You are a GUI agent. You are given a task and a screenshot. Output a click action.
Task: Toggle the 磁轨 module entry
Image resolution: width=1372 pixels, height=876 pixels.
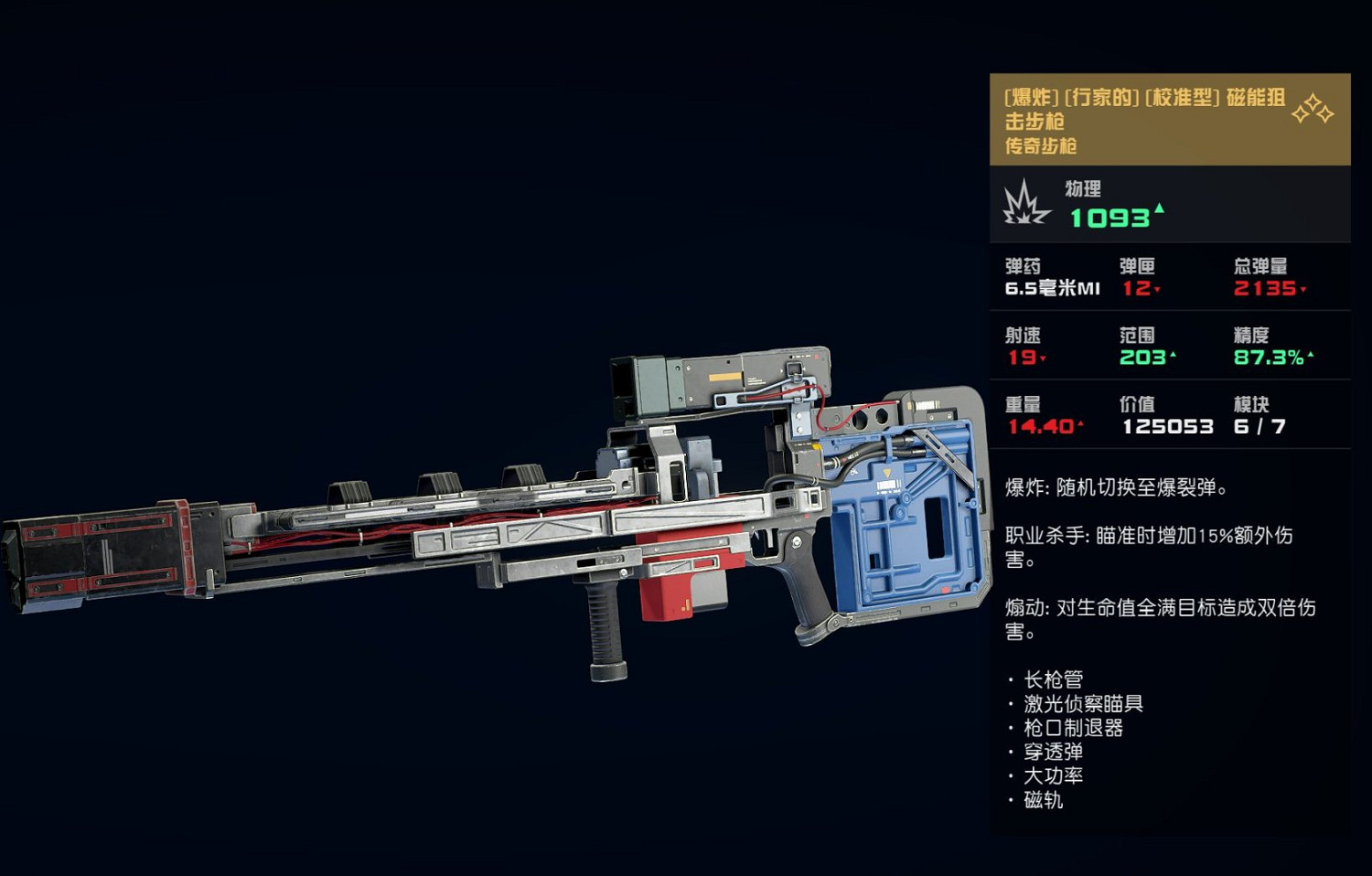1044,799
